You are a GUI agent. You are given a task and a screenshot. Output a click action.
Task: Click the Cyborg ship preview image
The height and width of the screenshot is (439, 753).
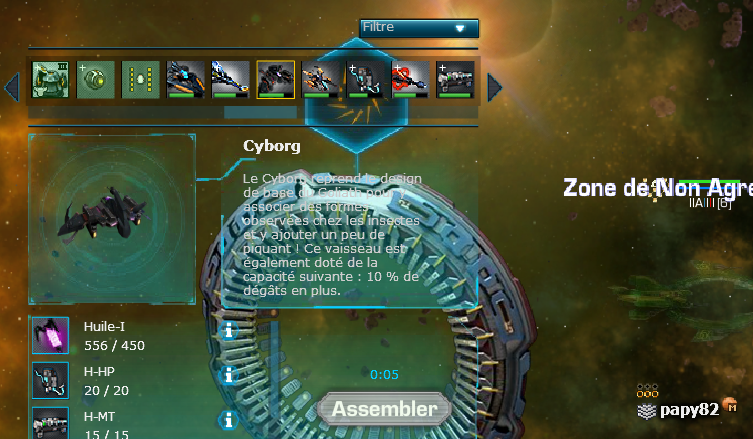point(111,218)
